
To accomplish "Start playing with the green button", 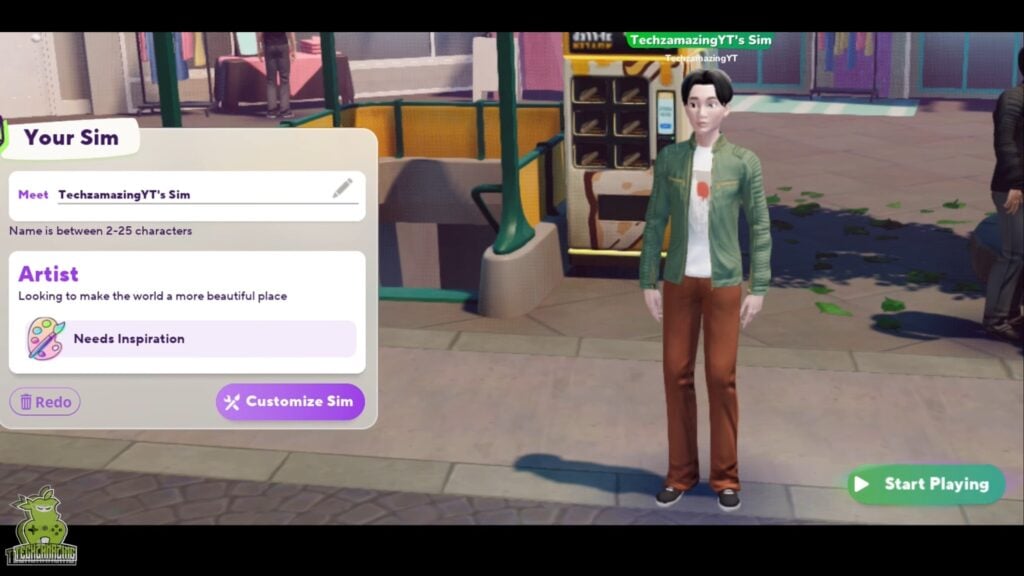I will coord(925,484).
